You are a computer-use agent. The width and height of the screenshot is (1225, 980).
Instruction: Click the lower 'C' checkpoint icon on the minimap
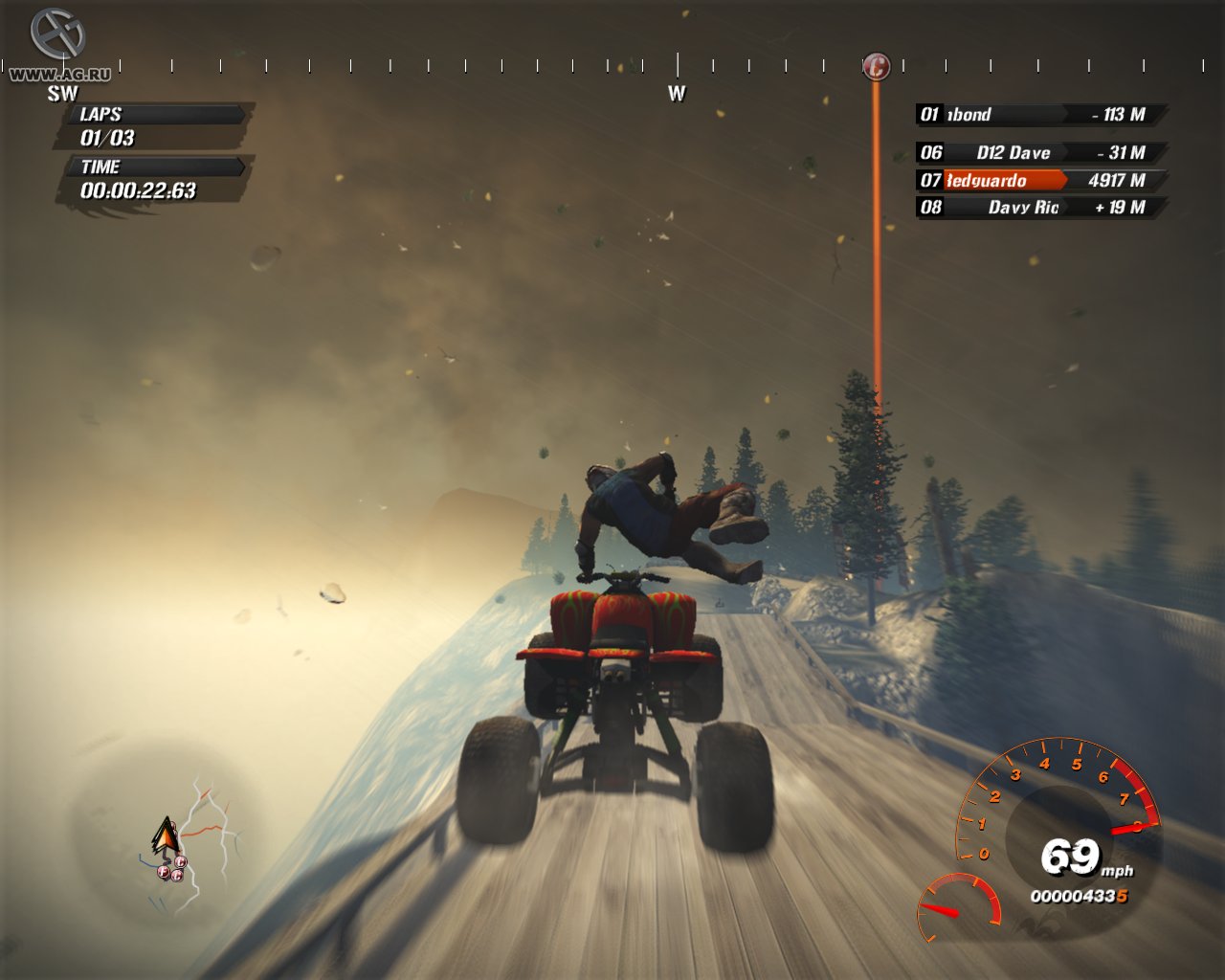pyautogui.click(x=176, y=876)
